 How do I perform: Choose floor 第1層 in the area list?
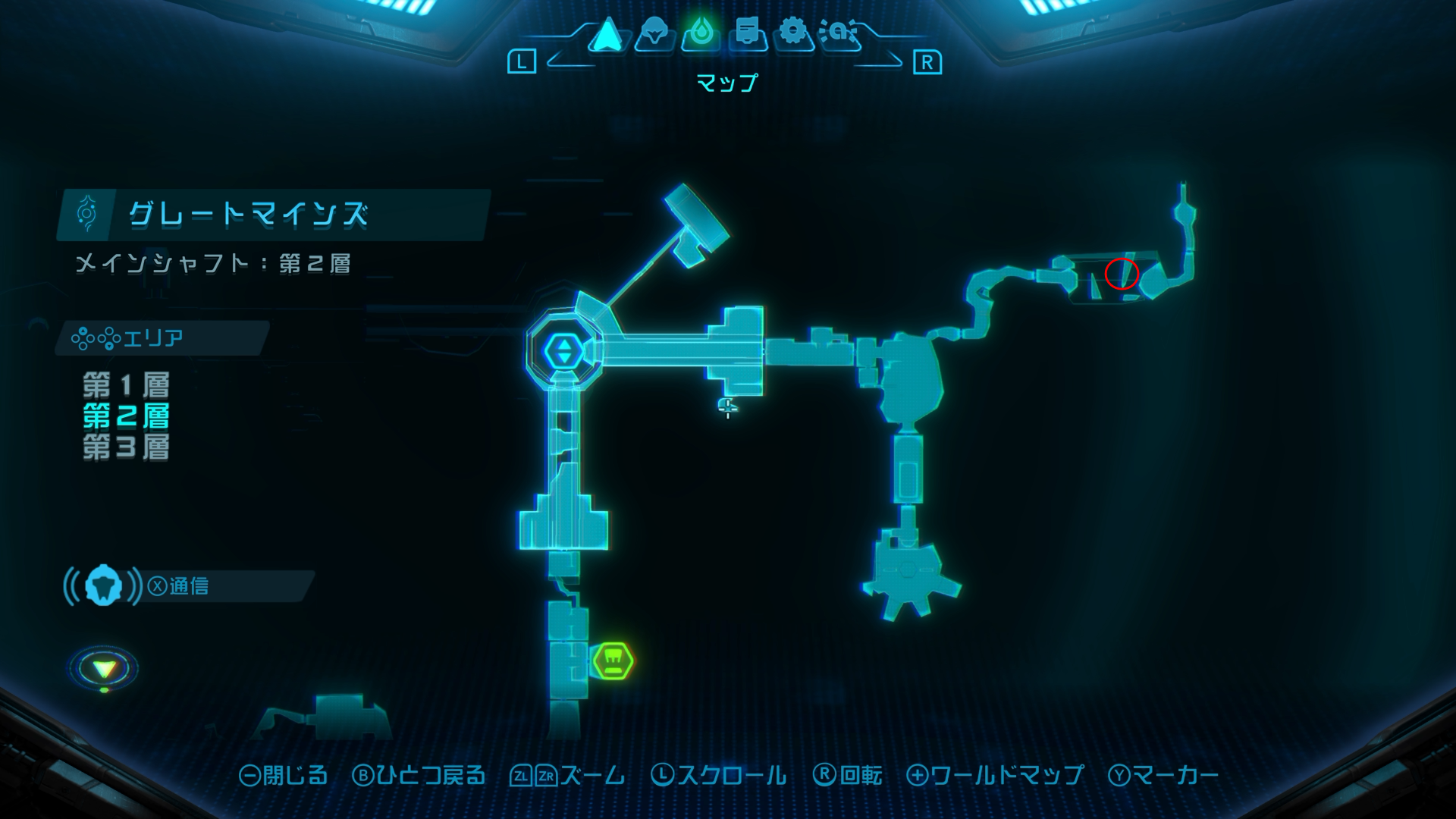point(126,385)
